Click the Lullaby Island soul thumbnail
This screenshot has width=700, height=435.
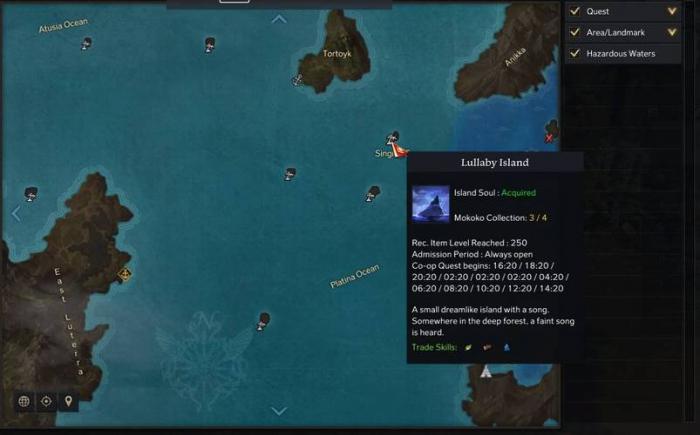click(430, 203)
